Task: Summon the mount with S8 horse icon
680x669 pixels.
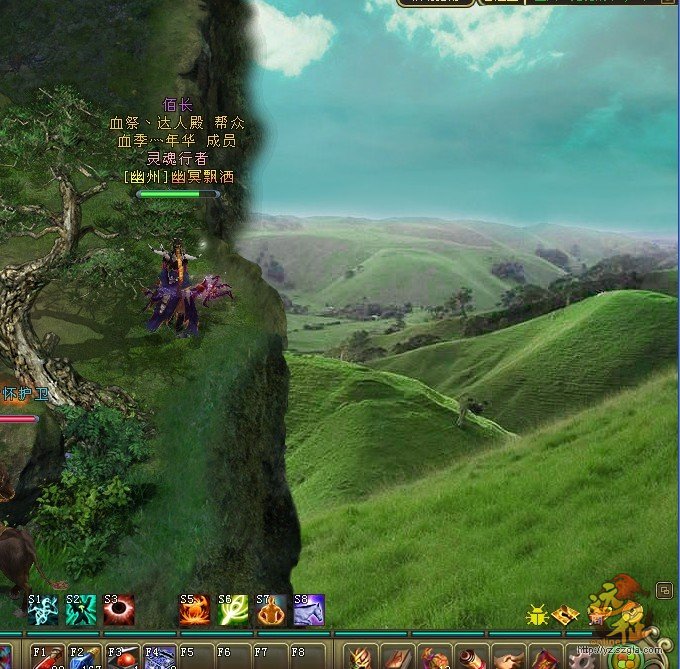Action: point(309,609)
